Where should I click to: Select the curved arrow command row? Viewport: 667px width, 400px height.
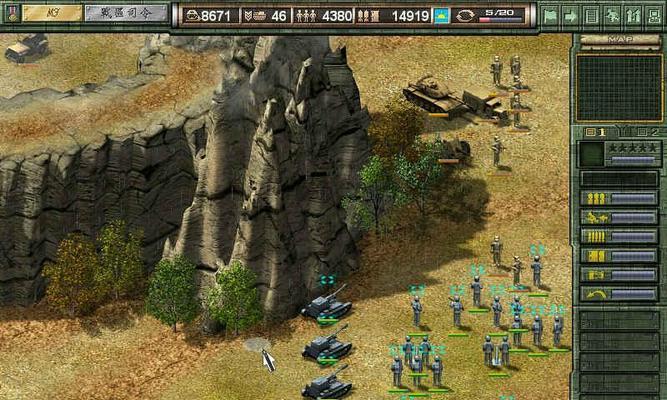tap(620, 293)
